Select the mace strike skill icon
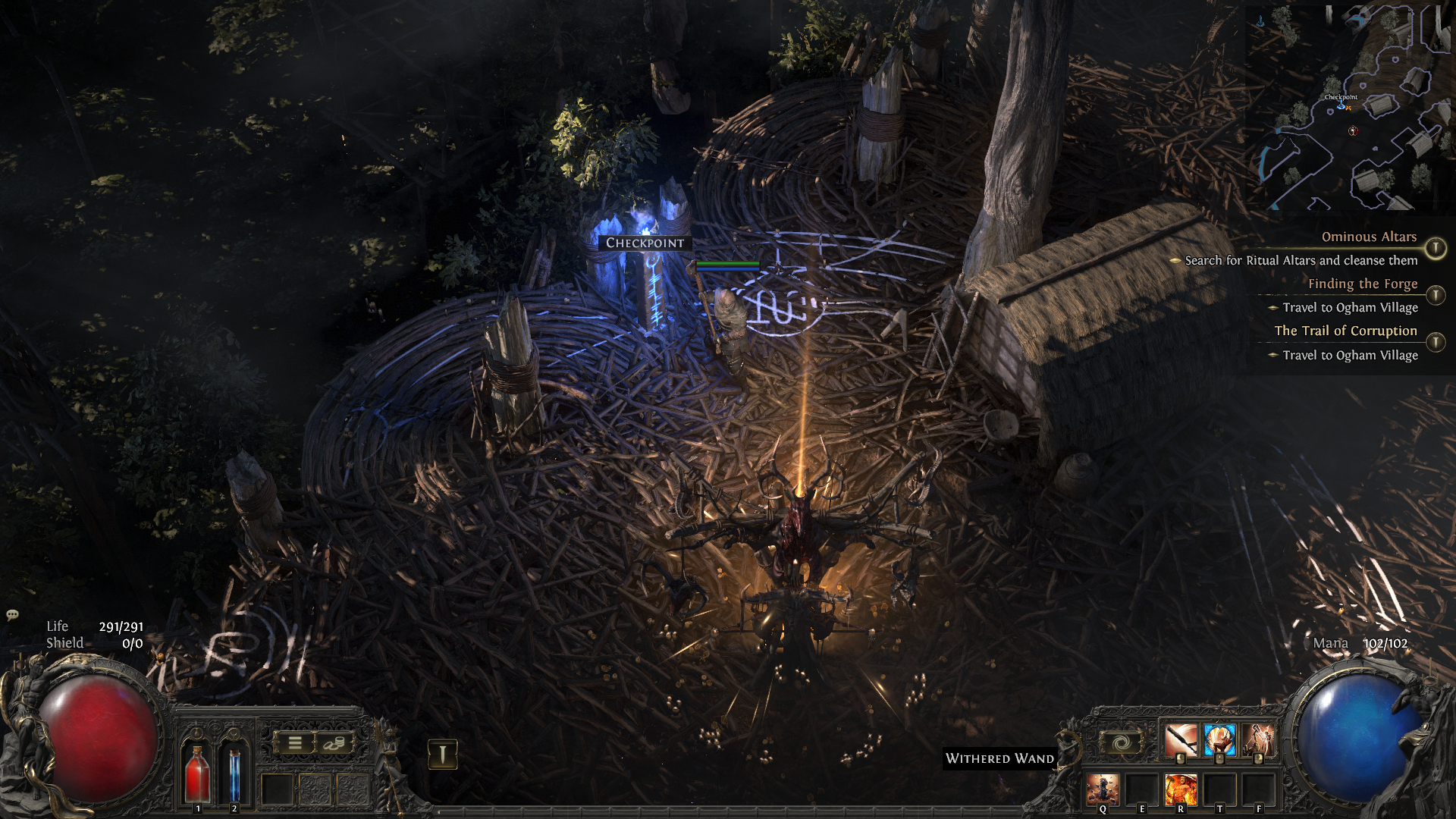 click(1181, 740)
